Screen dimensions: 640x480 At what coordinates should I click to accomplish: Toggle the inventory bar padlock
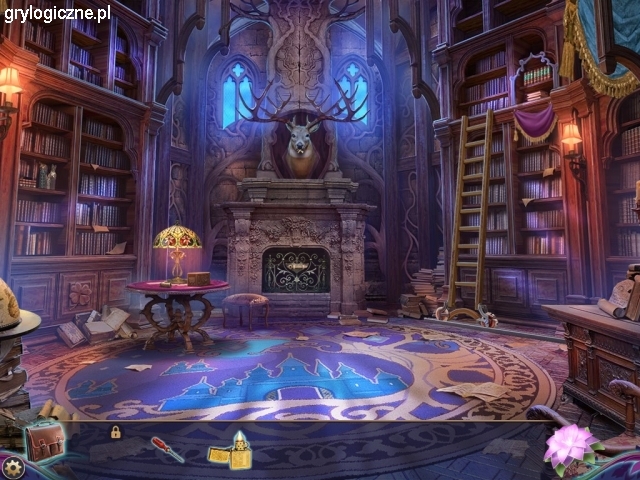tap(116, 432)
